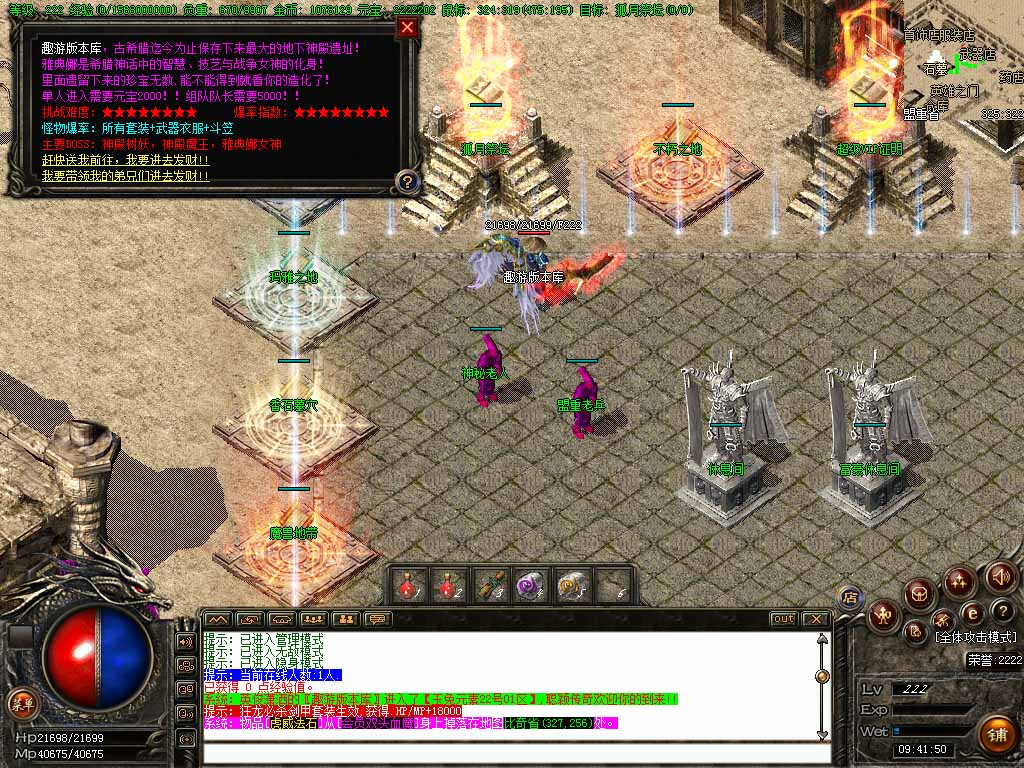
Task: Use the red potion in hotbar slot 1
Action: click(x=409, y=585)
